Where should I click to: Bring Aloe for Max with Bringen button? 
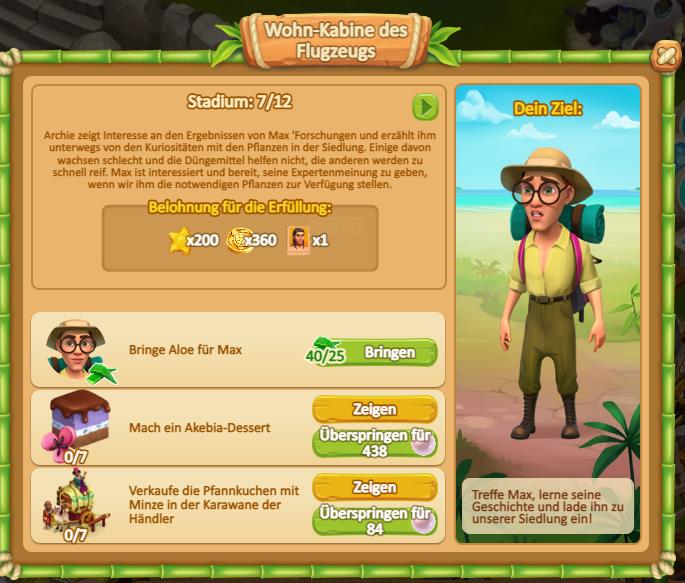coord(388,352)
